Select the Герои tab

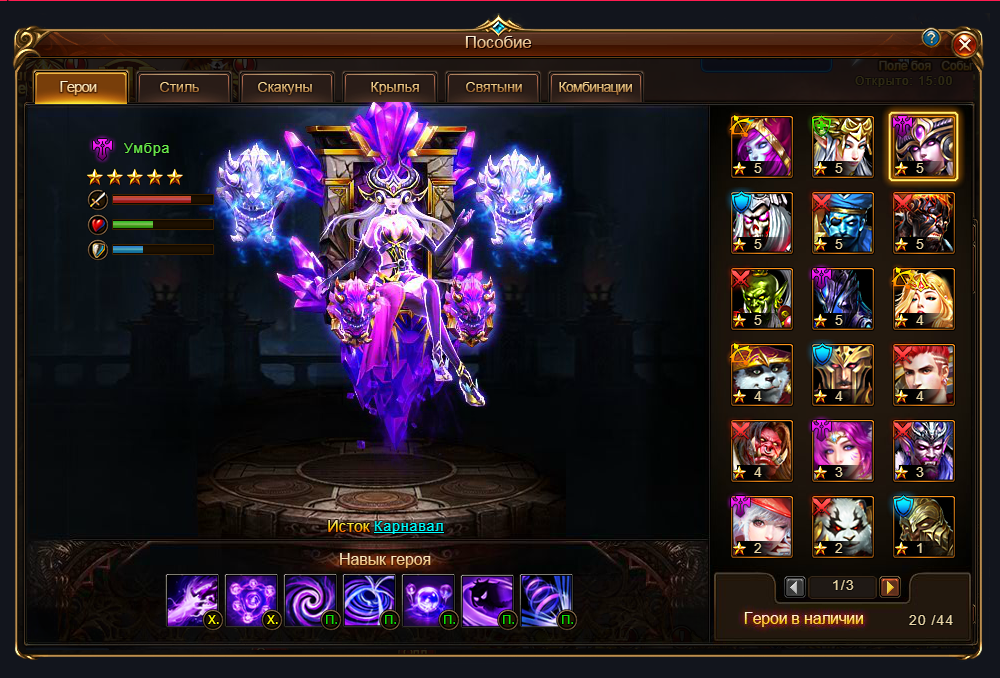[79, 87]
